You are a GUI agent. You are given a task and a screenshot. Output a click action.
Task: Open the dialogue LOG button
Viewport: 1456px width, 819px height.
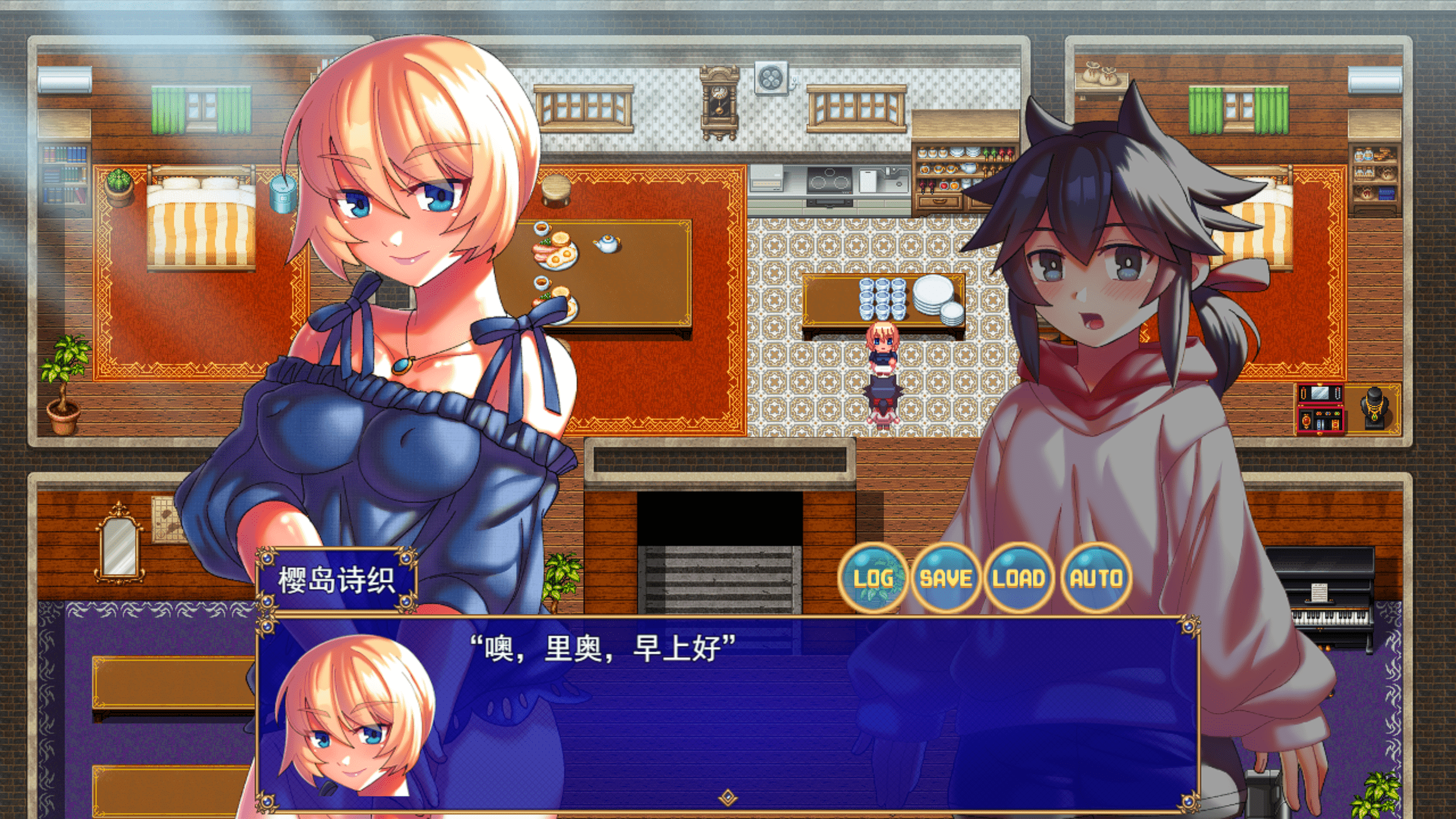pyautogui.click(x=873, y=578)
